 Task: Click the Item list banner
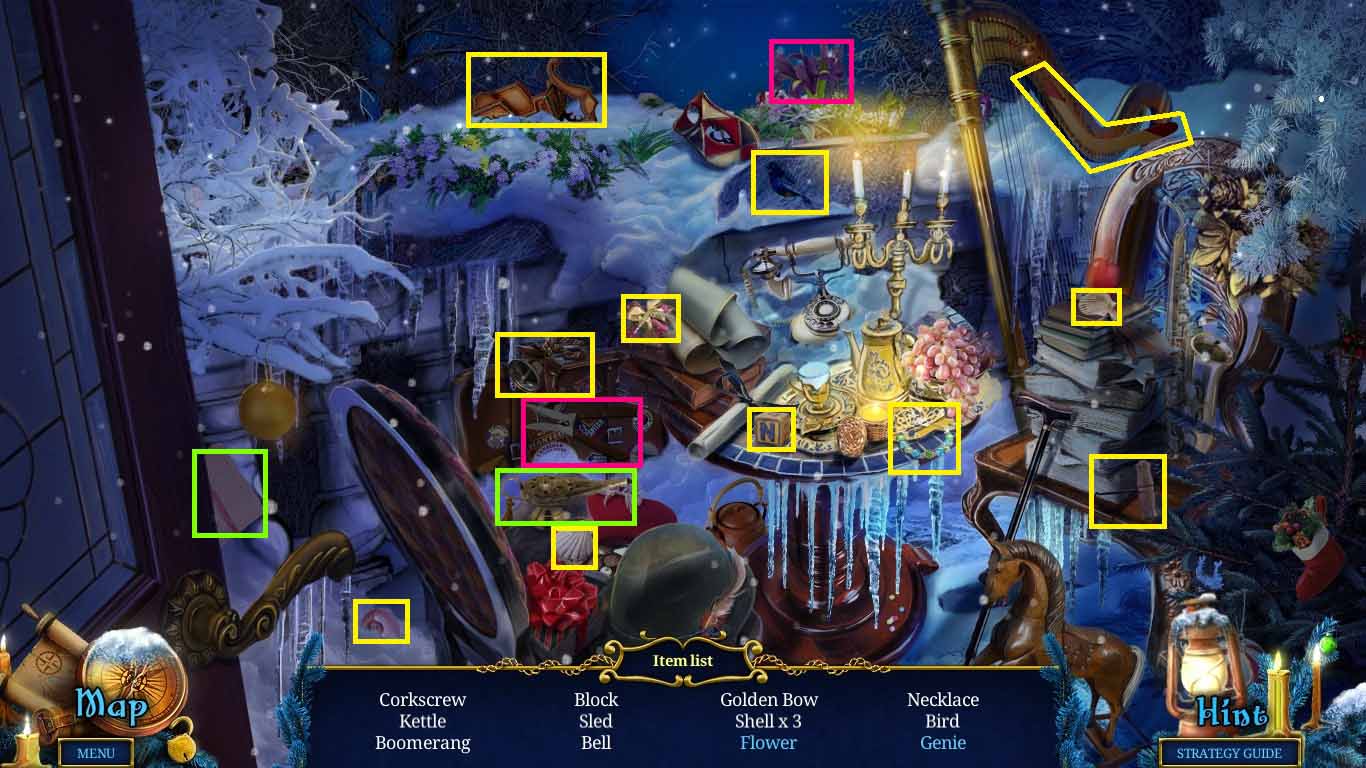[x=683, y=660]
